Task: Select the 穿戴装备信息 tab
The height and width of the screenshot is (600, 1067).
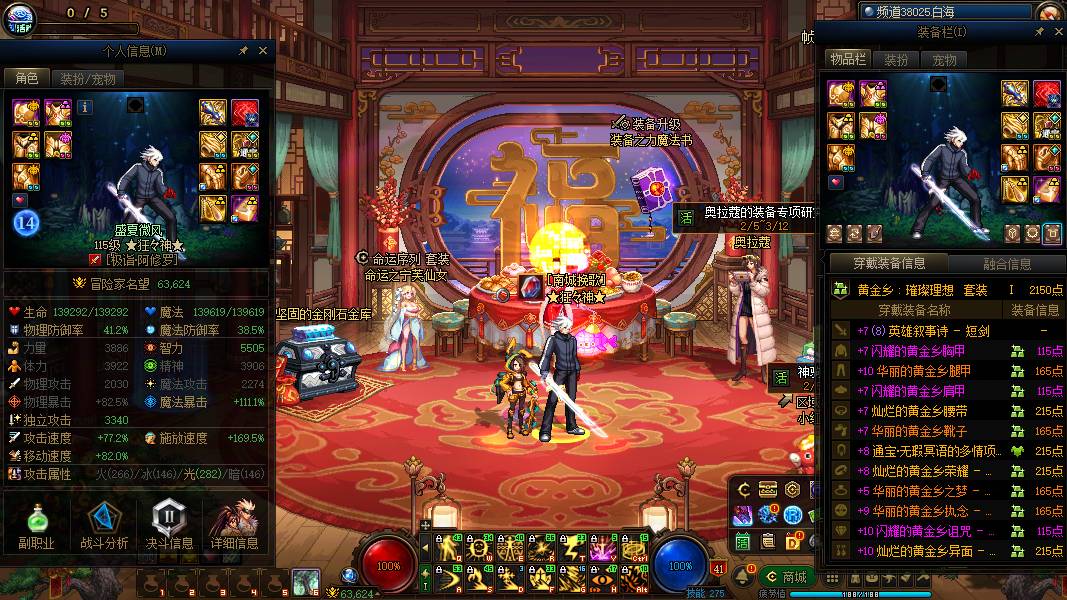Action: coord(889,264)
